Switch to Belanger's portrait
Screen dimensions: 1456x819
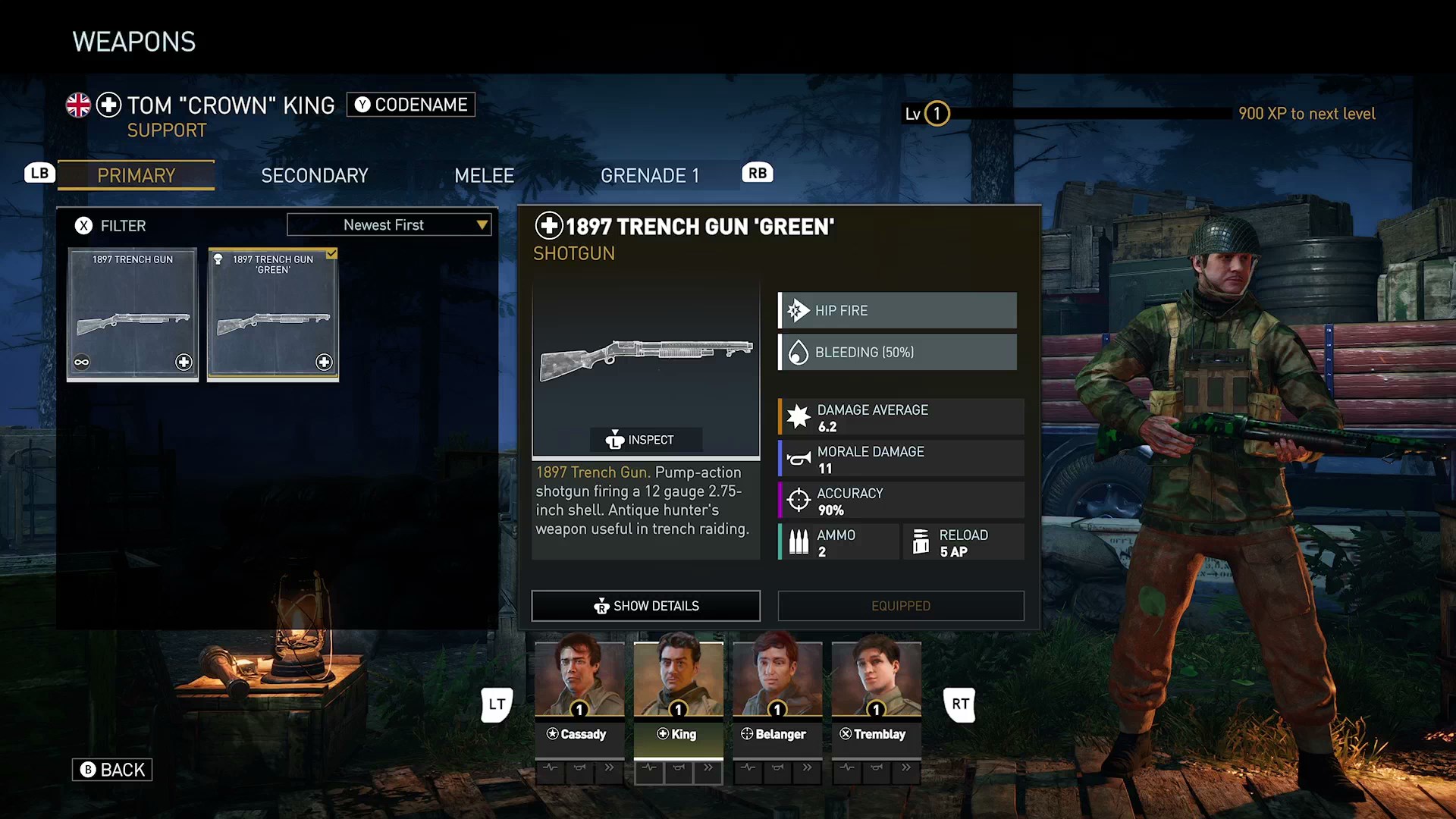777,680
